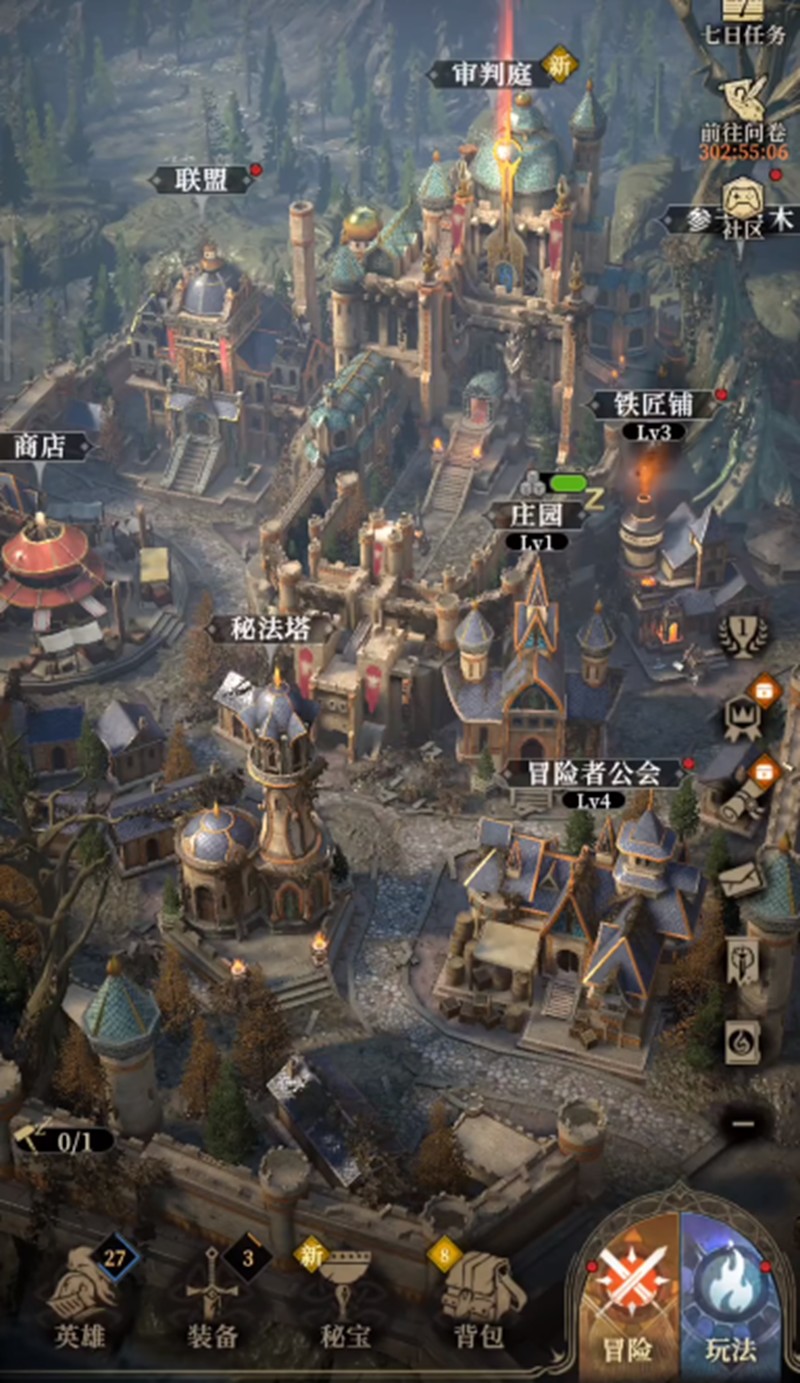This screenshot has height=1383, width=800.
Task: Open the mail envelope icon
Action: pos(742,881)
